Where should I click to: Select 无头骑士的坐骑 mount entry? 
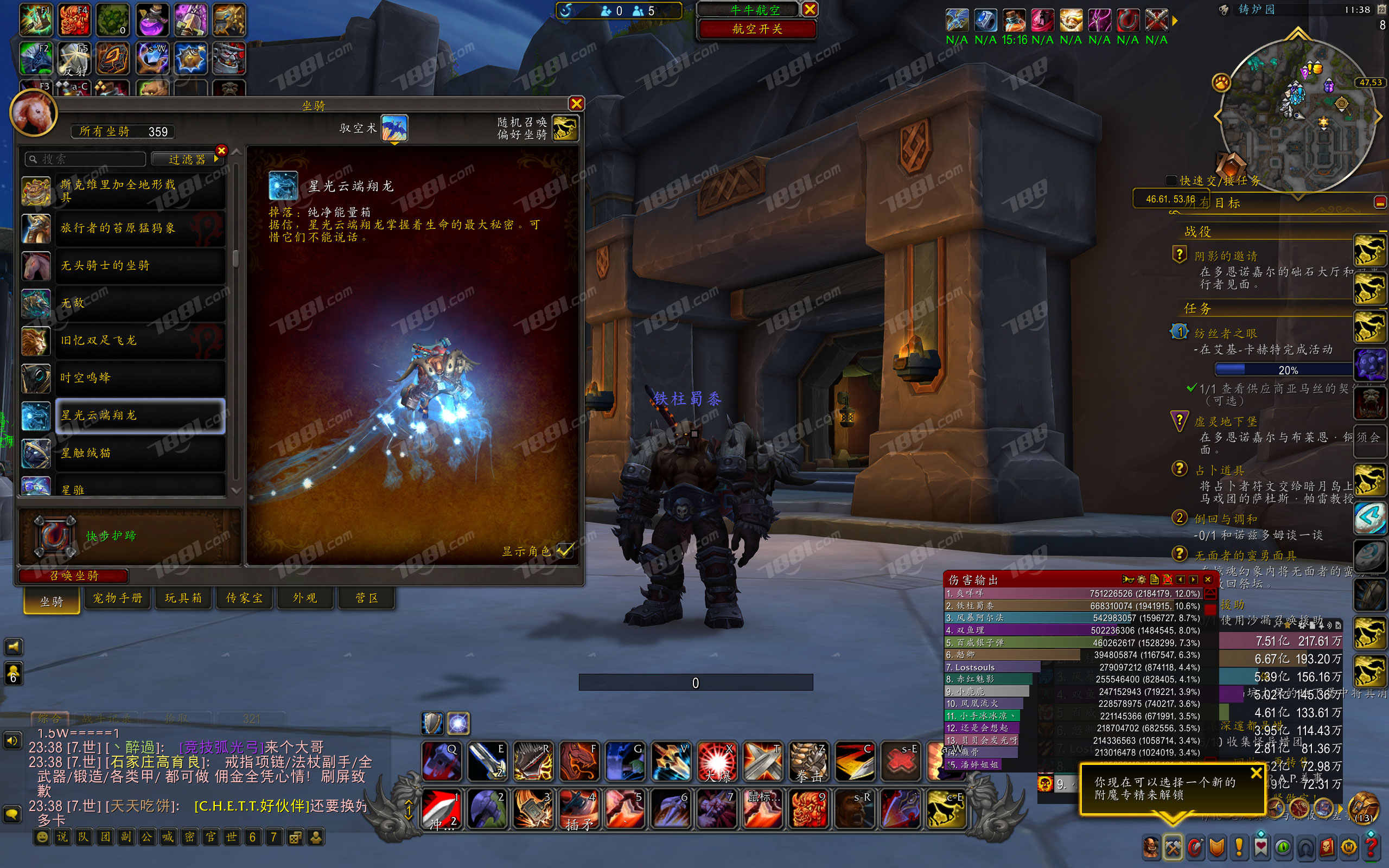pos(140,265)
